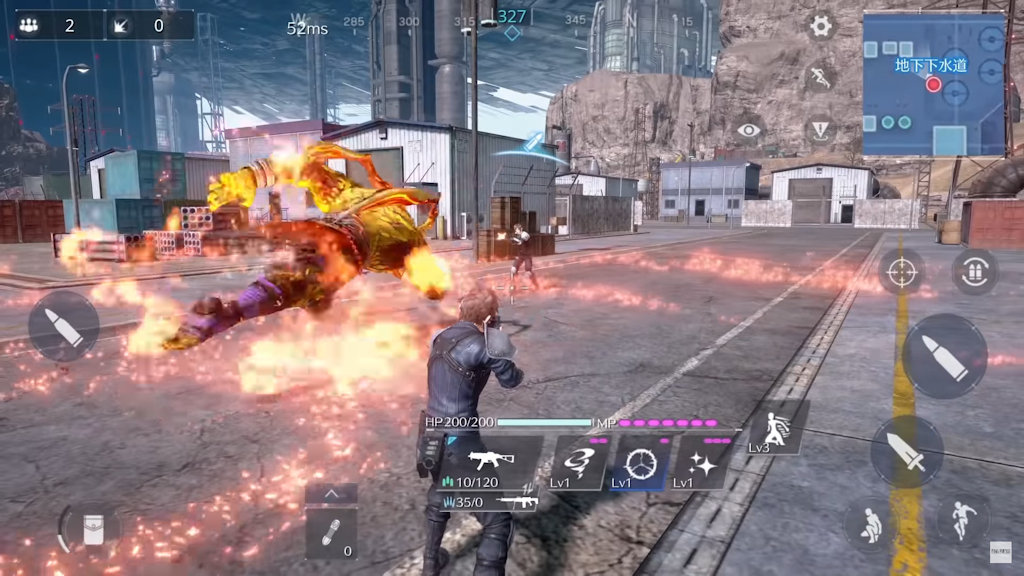Tap the warning triangle ping icon
1024x576 pixels.
(821, 130)
